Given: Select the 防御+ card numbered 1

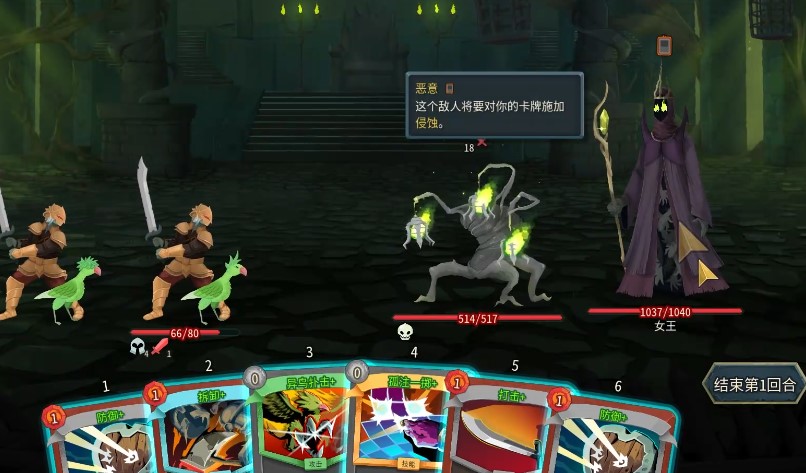Looking at the screenshot, I should click(x=98, y=435).
